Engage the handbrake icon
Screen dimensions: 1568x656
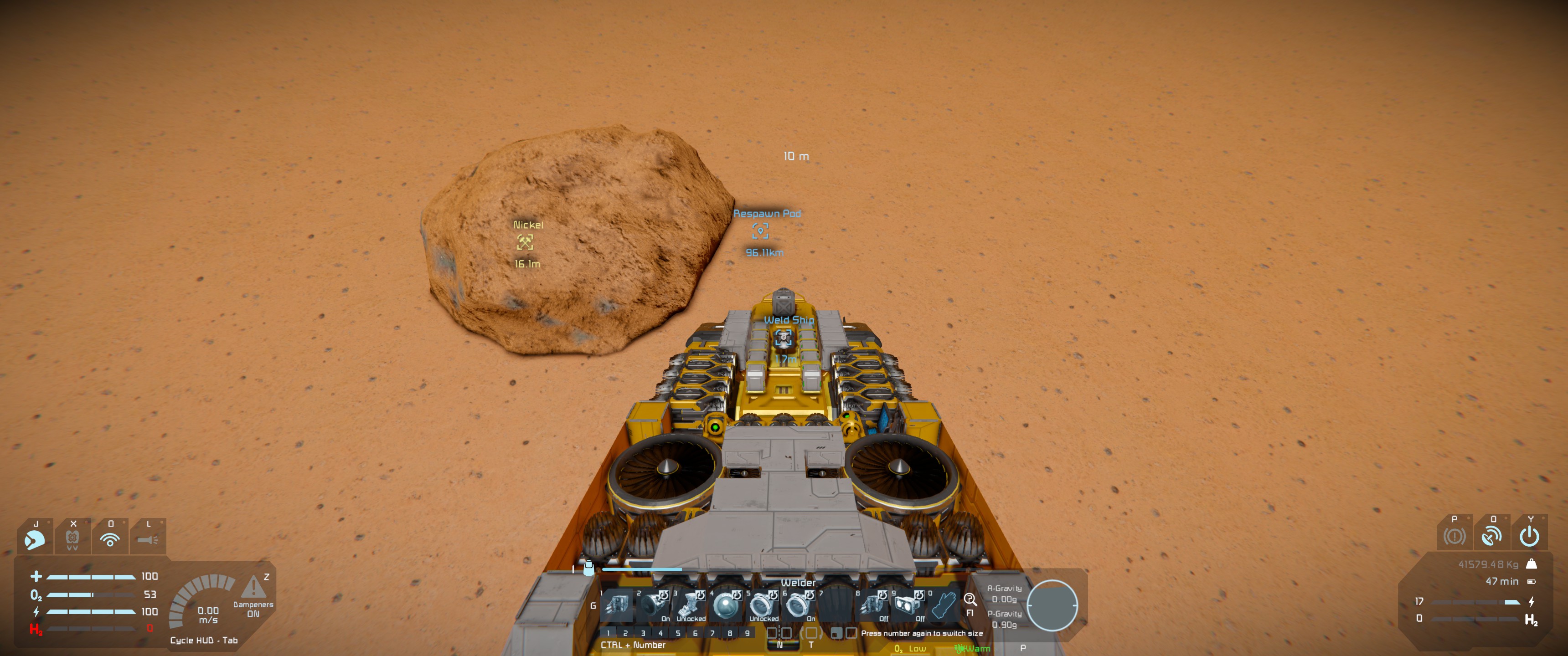(x=1454, y=536)
